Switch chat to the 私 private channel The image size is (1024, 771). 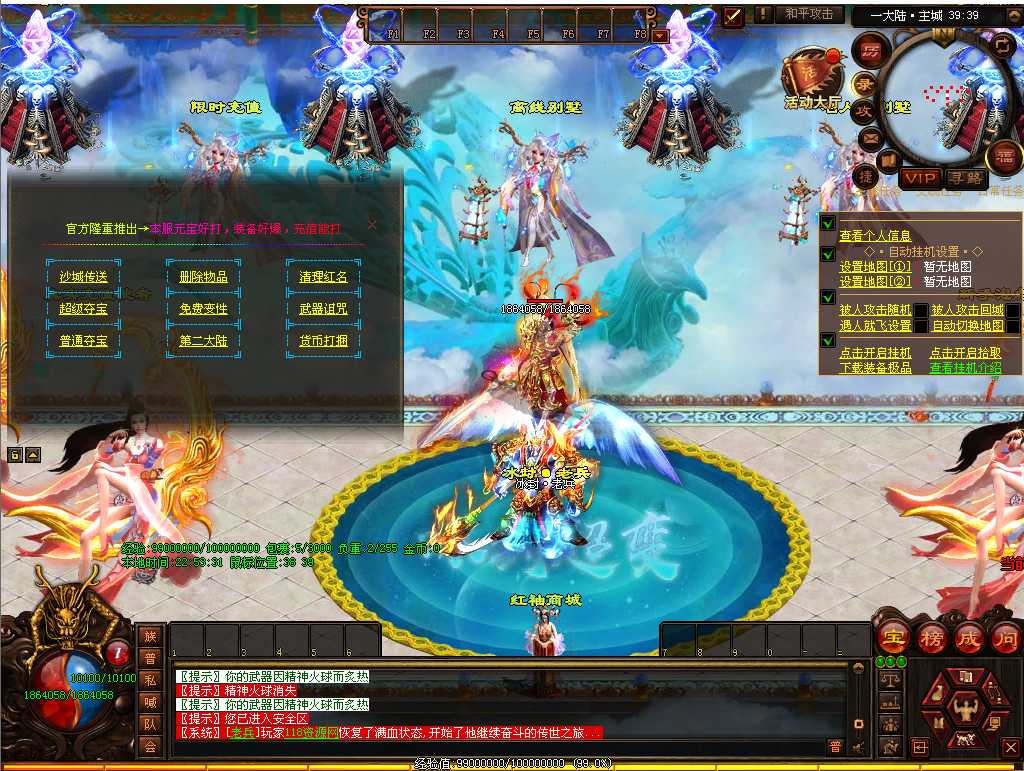point(150,680)
